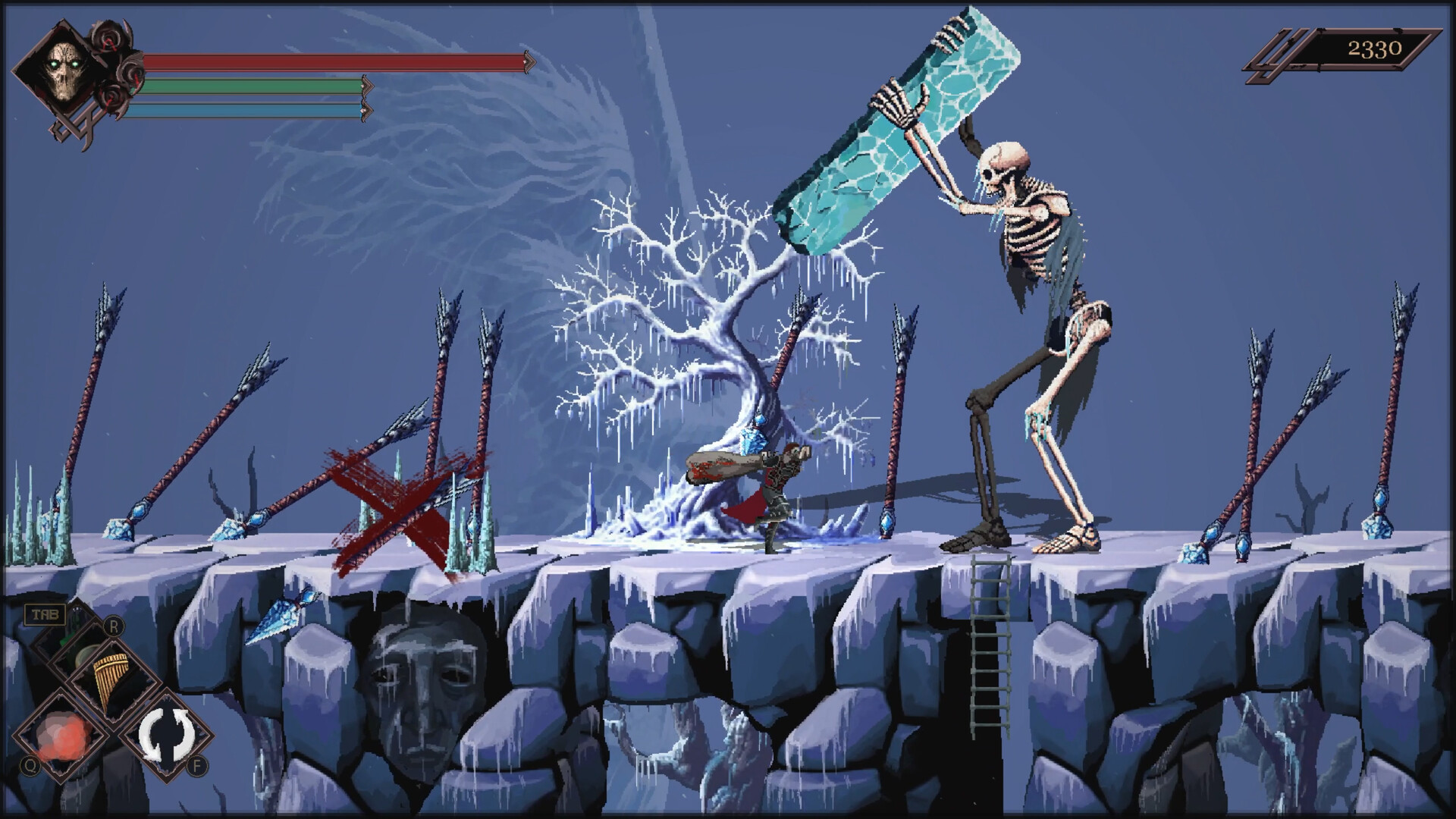Viewport: 1456px width, 819px height.
Task: Click the arrow marker on the green stamina bar
Action: tap(369, 85)
